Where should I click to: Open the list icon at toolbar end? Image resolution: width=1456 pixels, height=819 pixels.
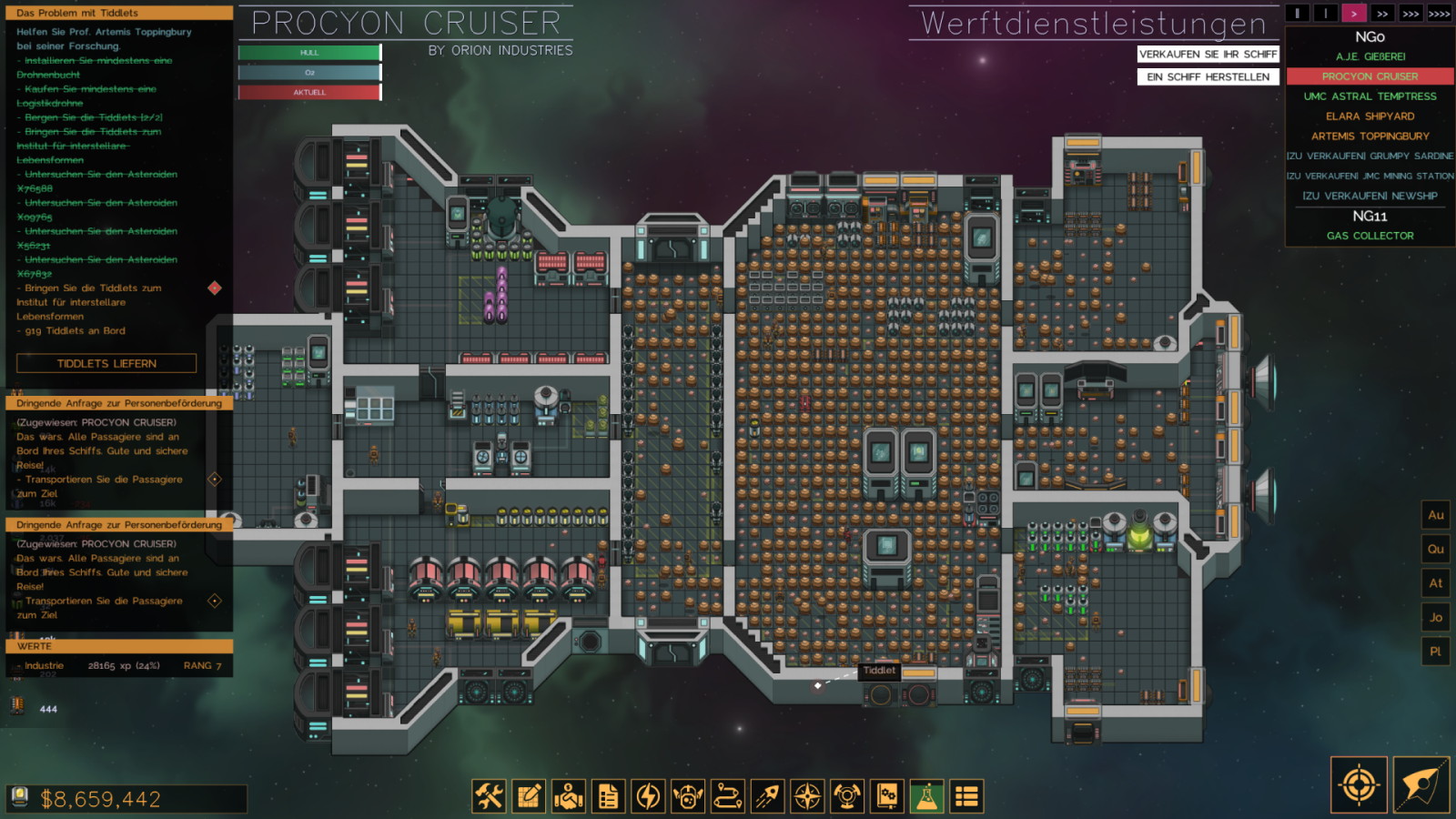click(x=966, y=796)
